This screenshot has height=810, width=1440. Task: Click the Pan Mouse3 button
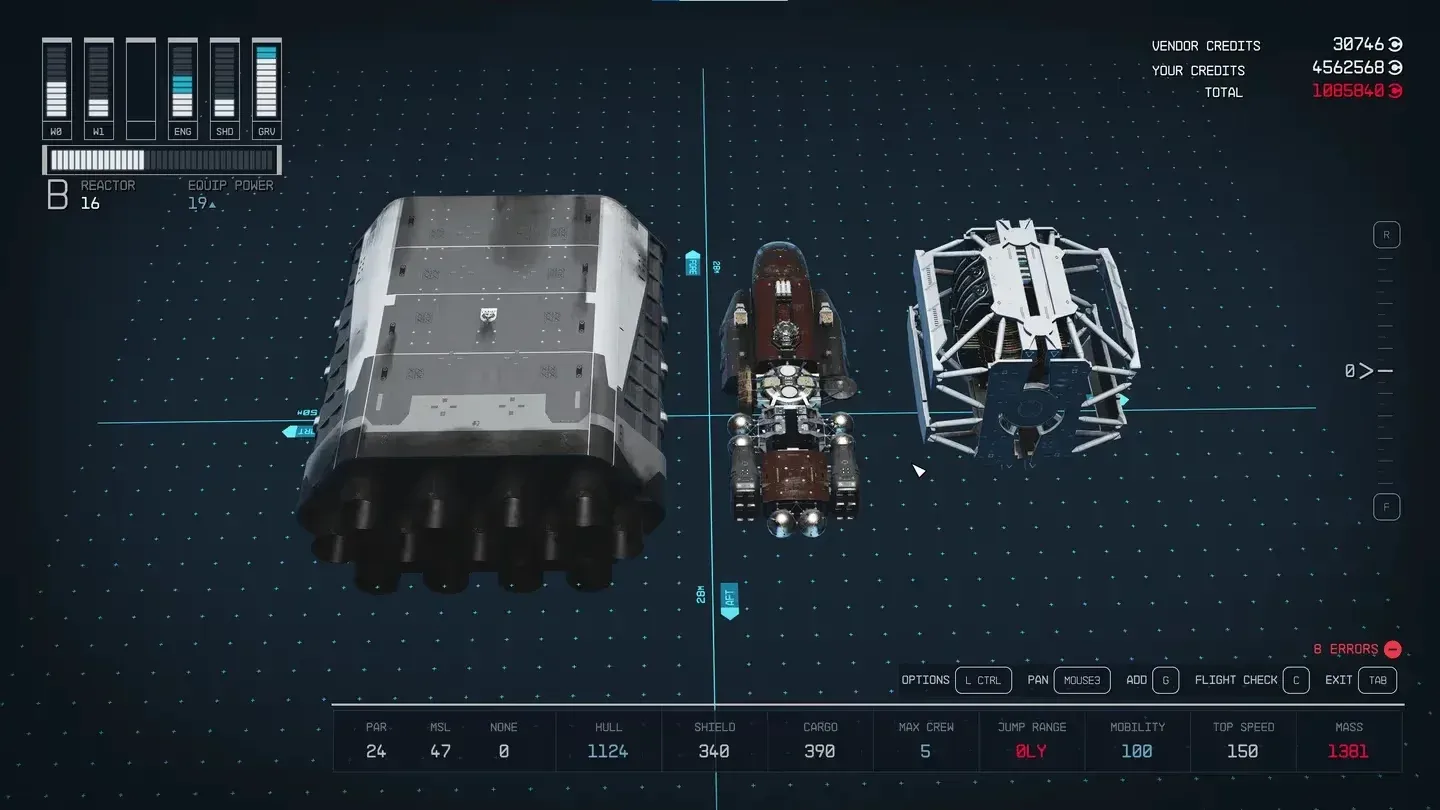point(1081,680)
